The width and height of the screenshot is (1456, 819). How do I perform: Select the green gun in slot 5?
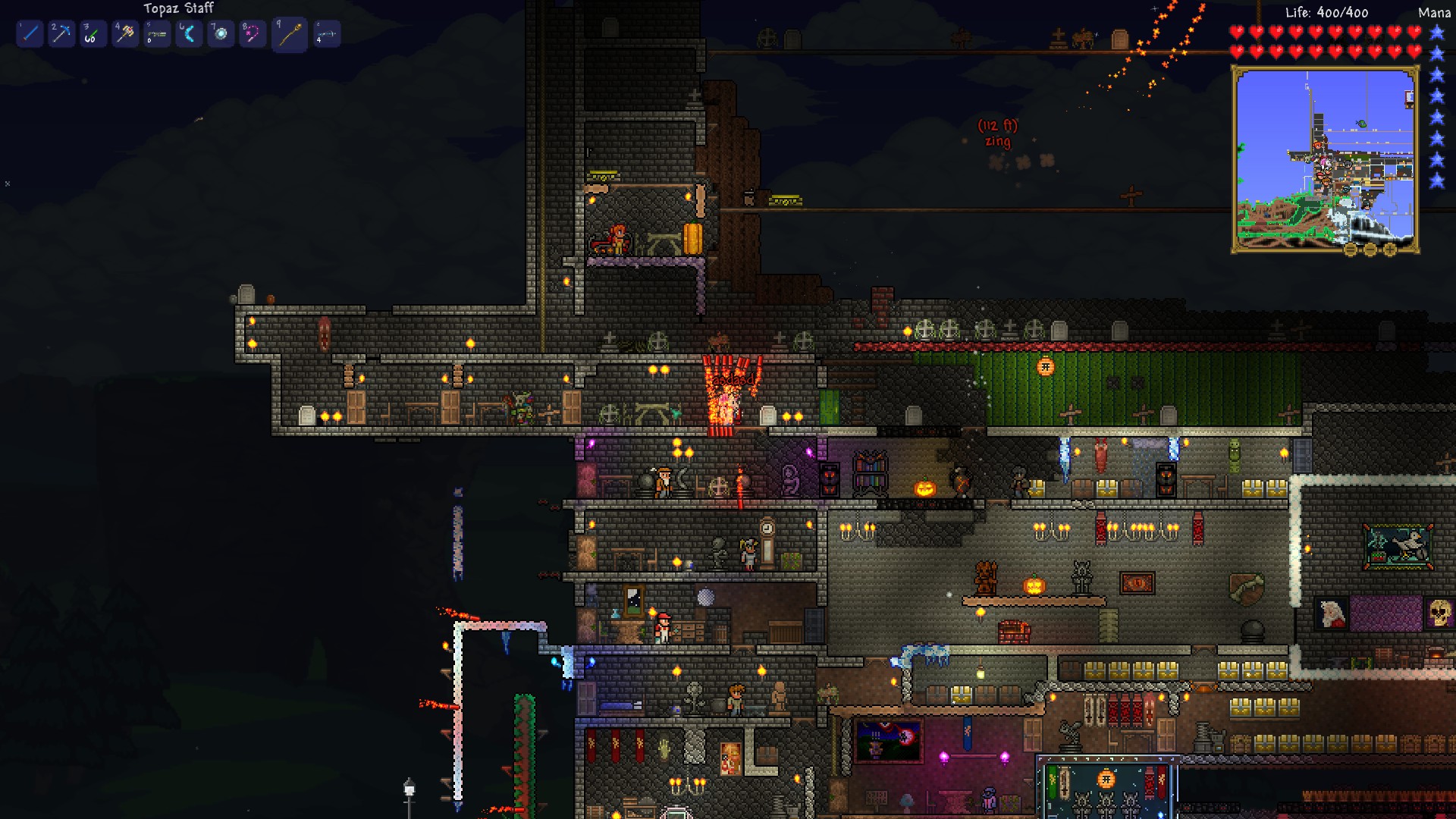[157, 33]
